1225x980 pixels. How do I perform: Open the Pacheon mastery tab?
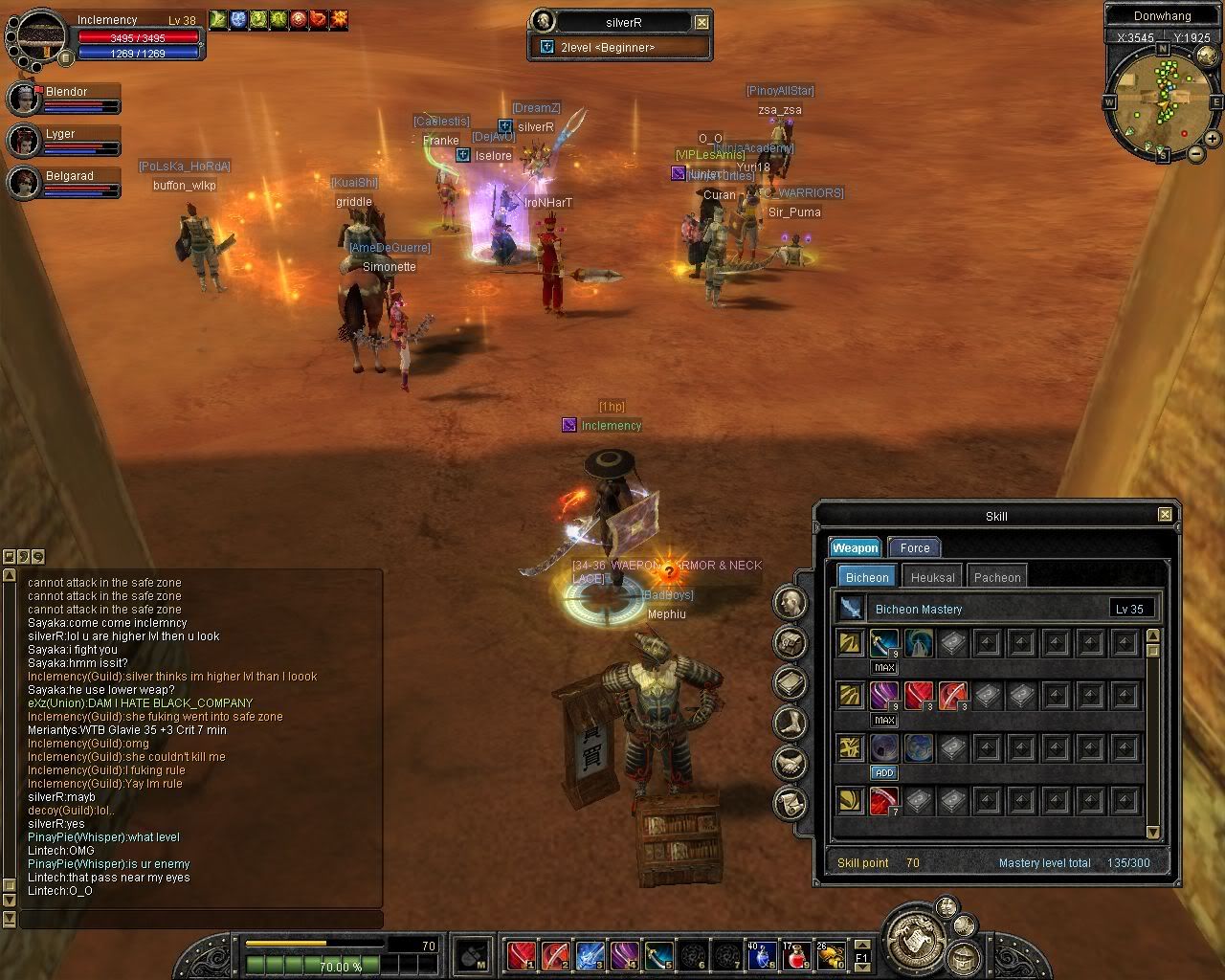tap(996, 577)
